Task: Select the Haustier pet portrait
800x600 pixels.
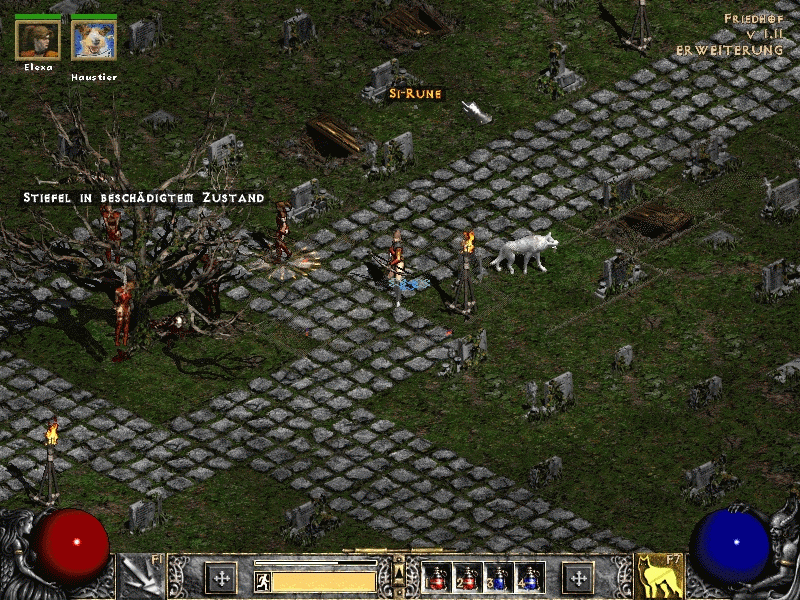Action: pyautogui.click(x=94, y=40)
